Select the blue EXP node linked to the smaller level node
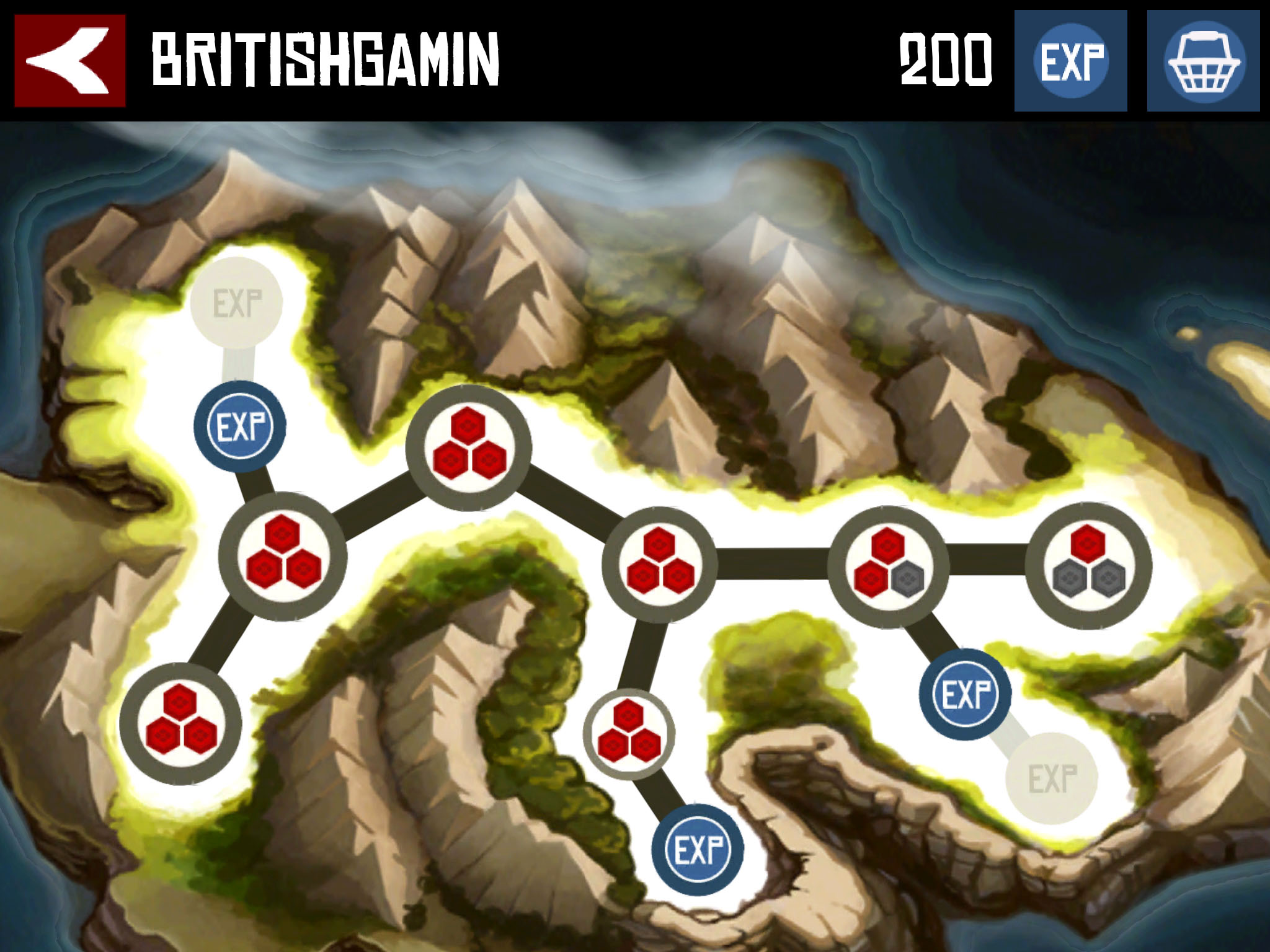 pos(698,850)
